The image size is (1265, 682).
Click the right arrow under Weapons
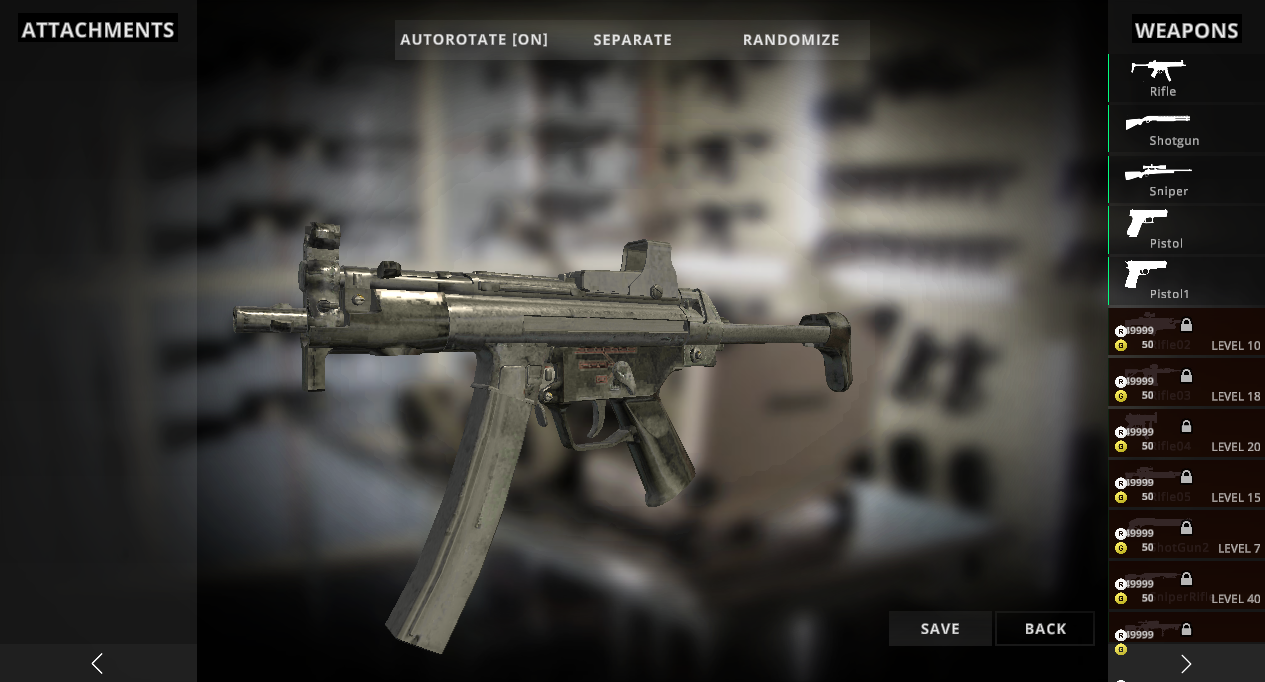1186,663
